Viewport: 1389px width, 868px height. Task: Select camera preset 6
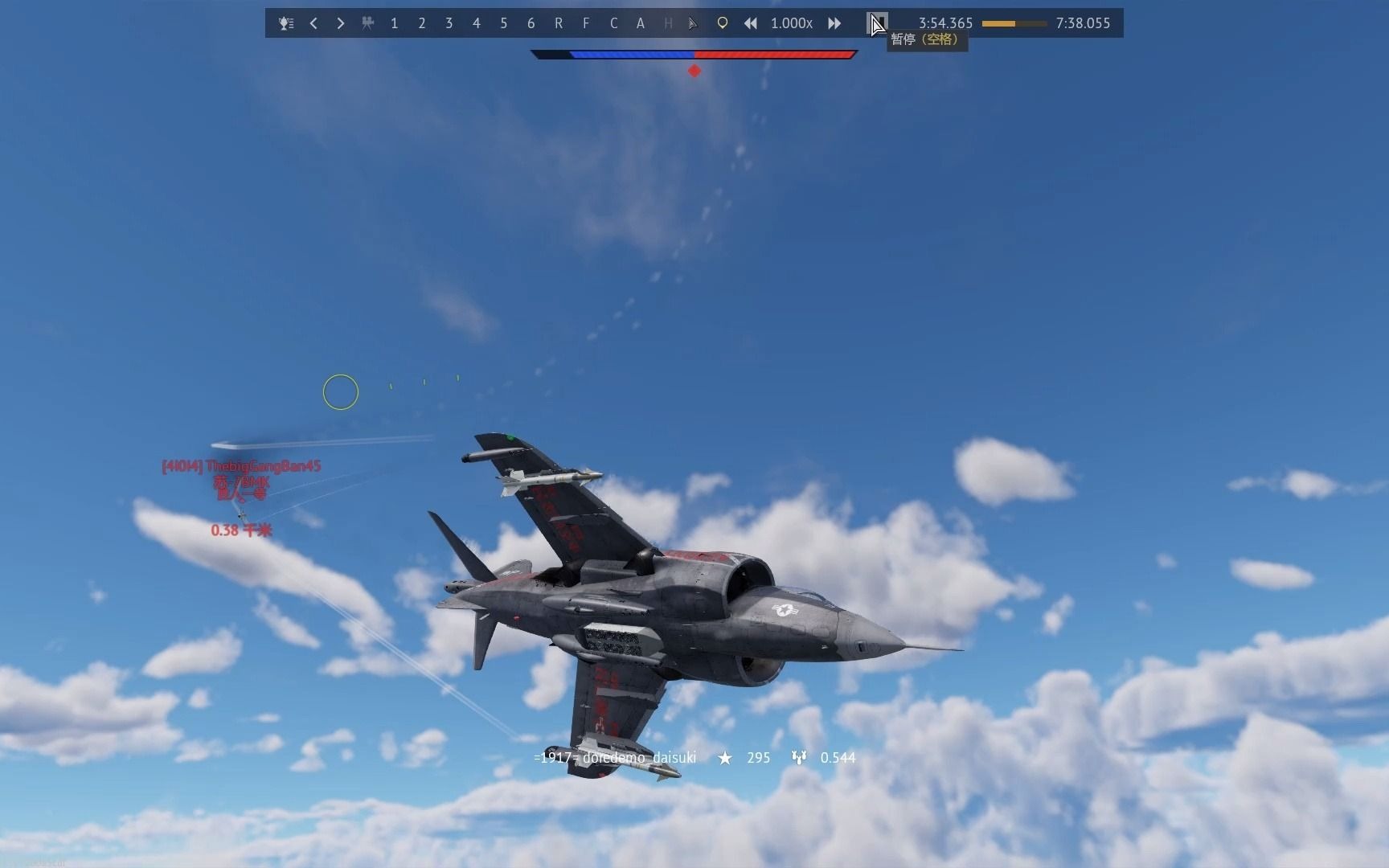point(531,23)
